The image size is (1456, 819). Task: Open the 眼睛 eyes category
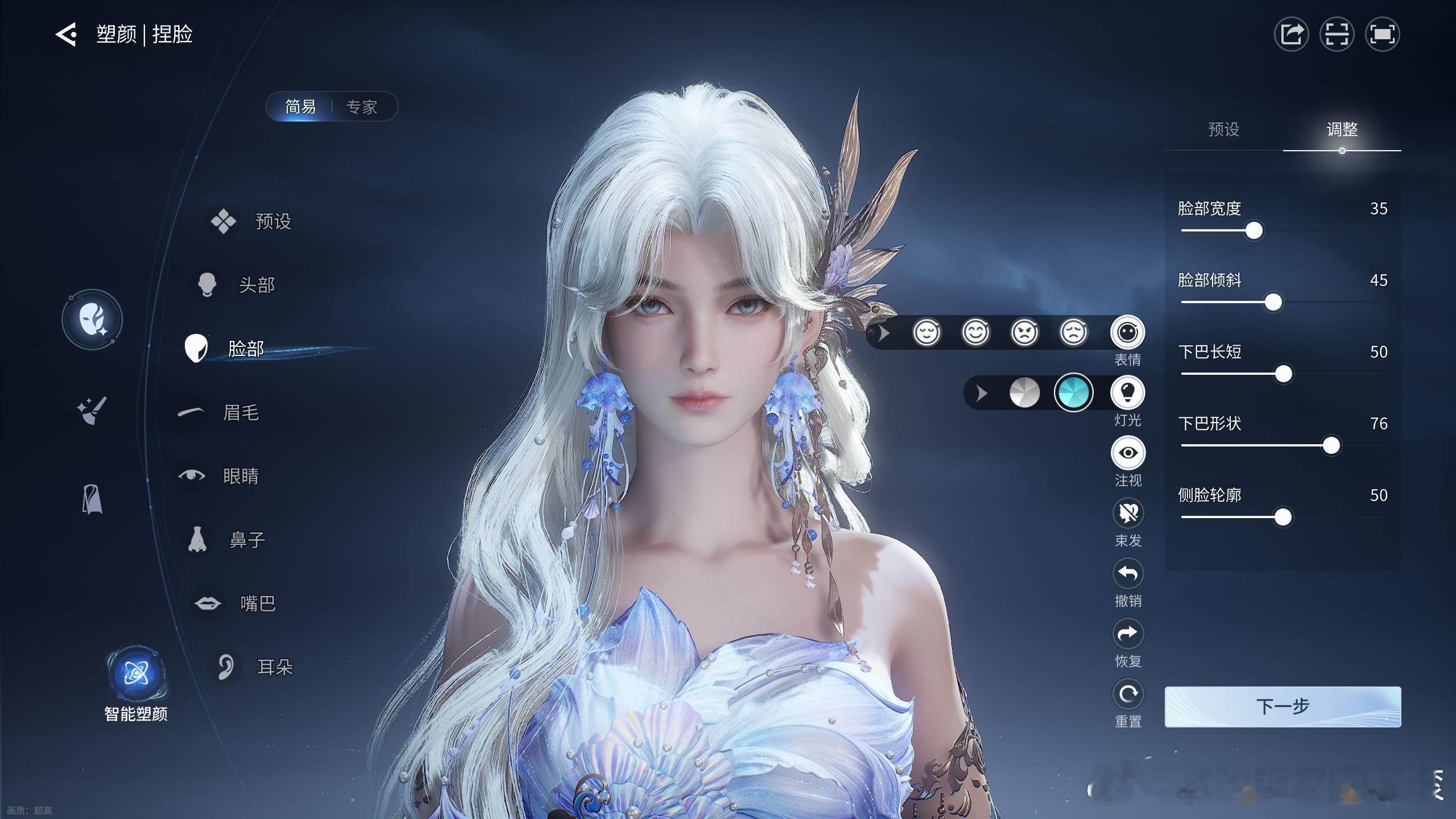pyautogui.click(x=240, y=476)
